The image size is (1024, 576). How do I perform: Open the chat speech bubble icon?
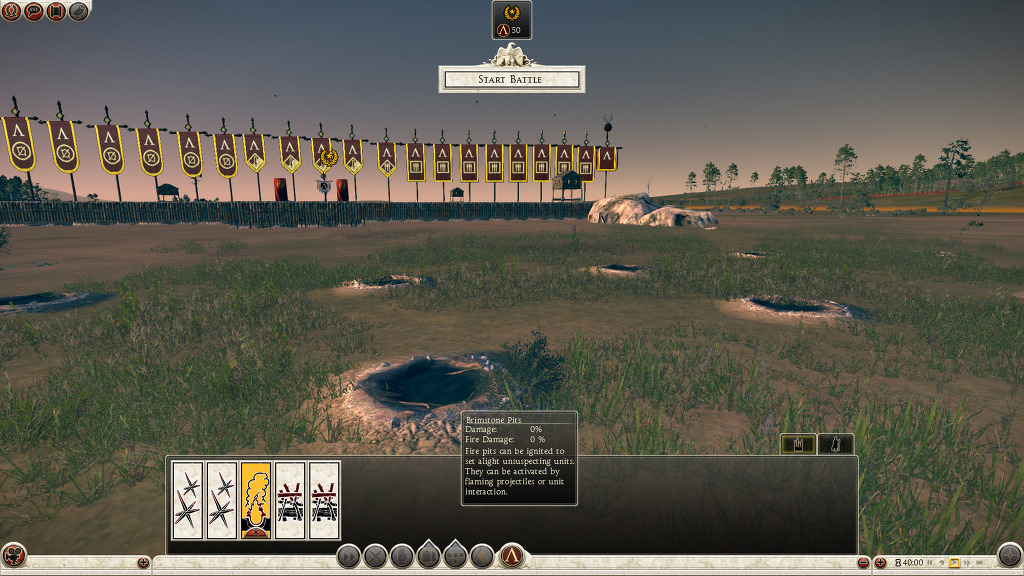tap(33, 11)
